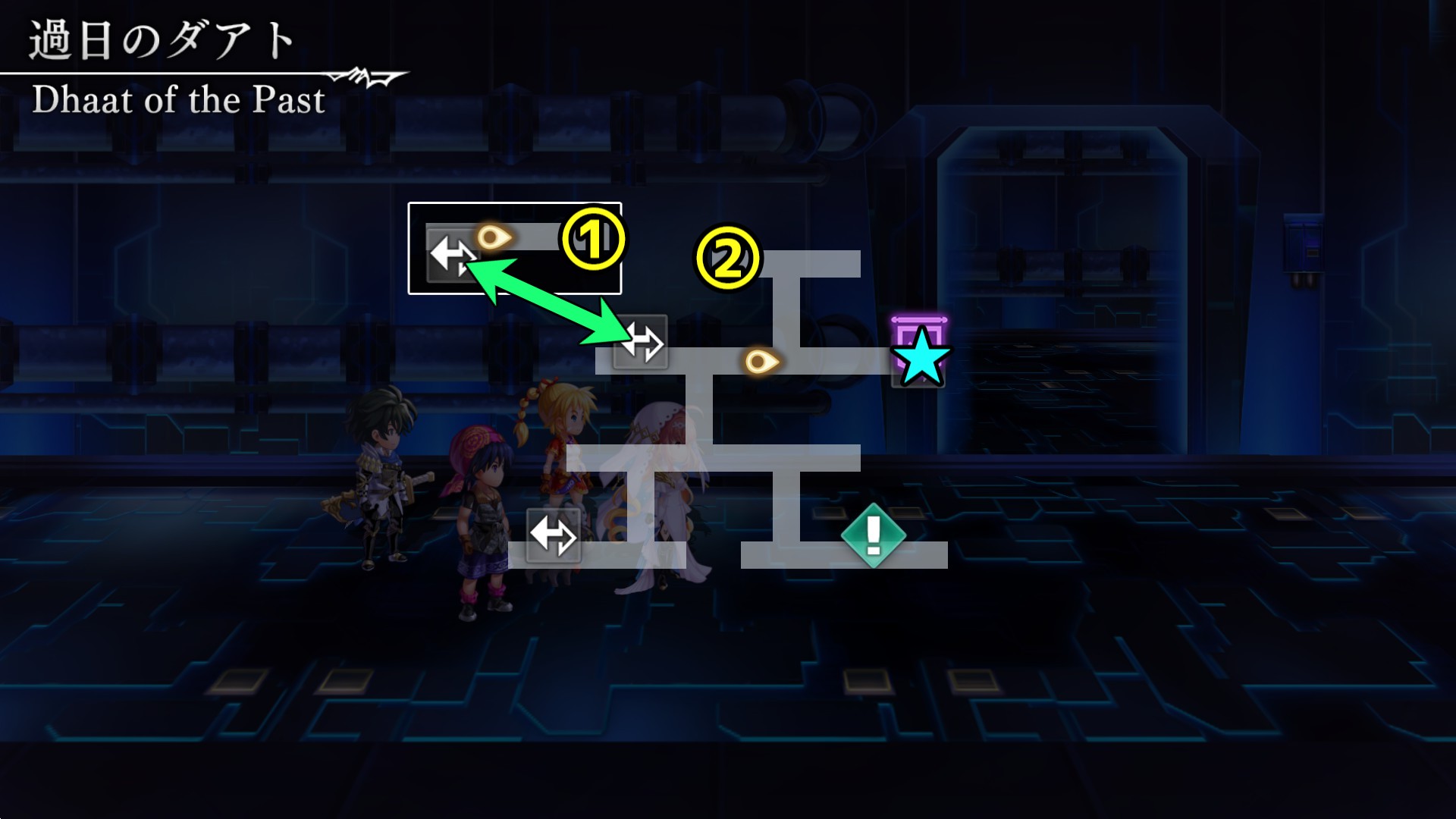Select the orange eye marker inside the white frame

494,238
